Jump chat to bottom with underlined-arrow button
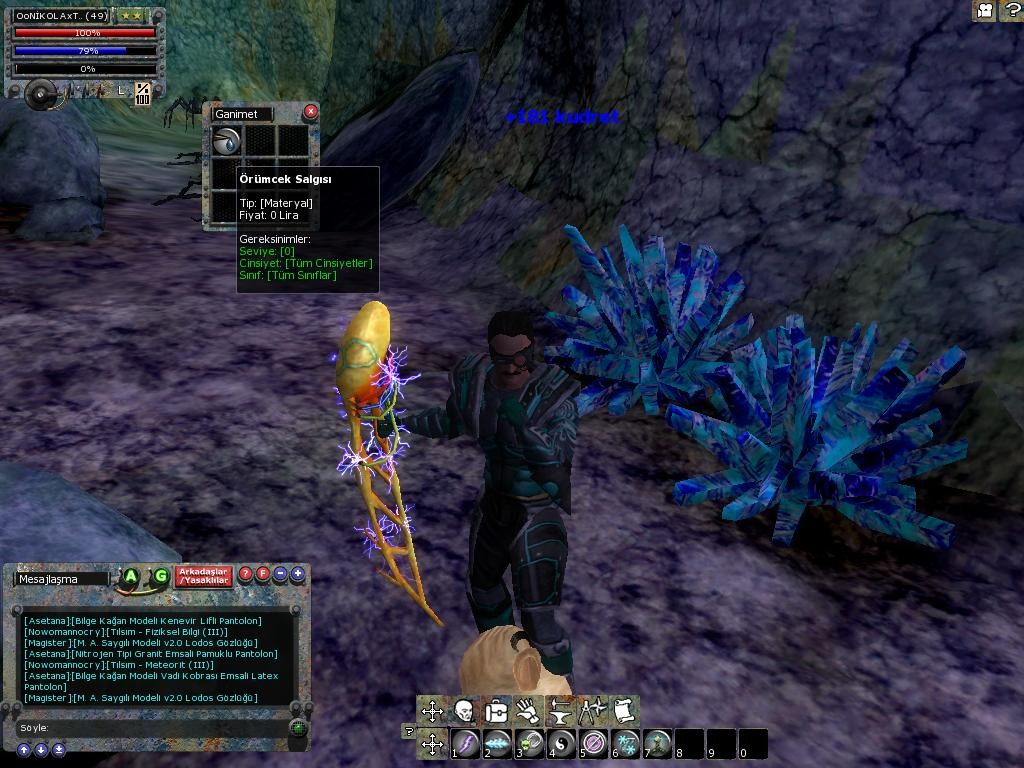 click(x=59, y=749)
